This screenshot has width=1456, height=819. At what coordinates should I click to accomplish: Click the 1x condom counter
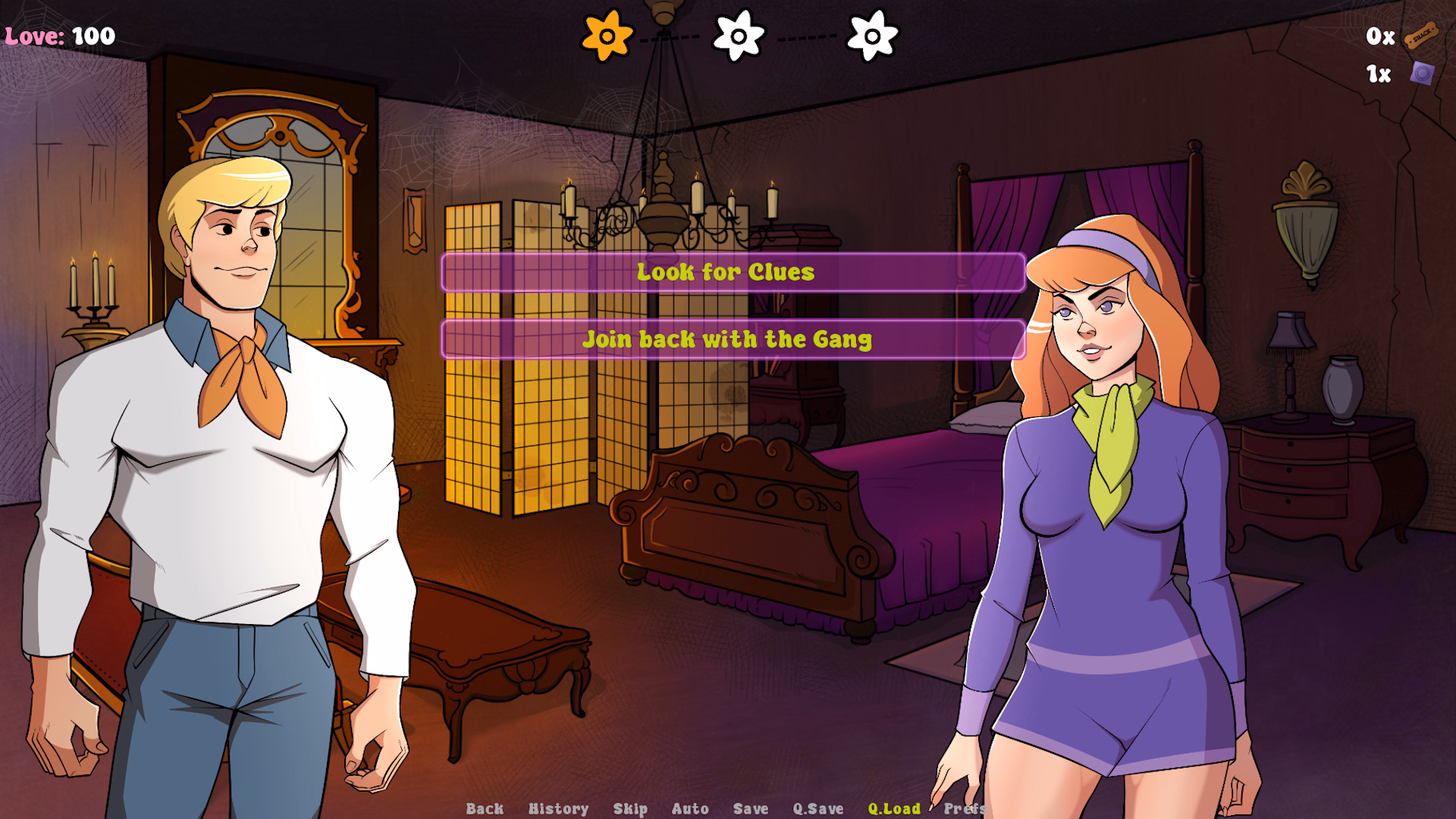[1379, 73]
